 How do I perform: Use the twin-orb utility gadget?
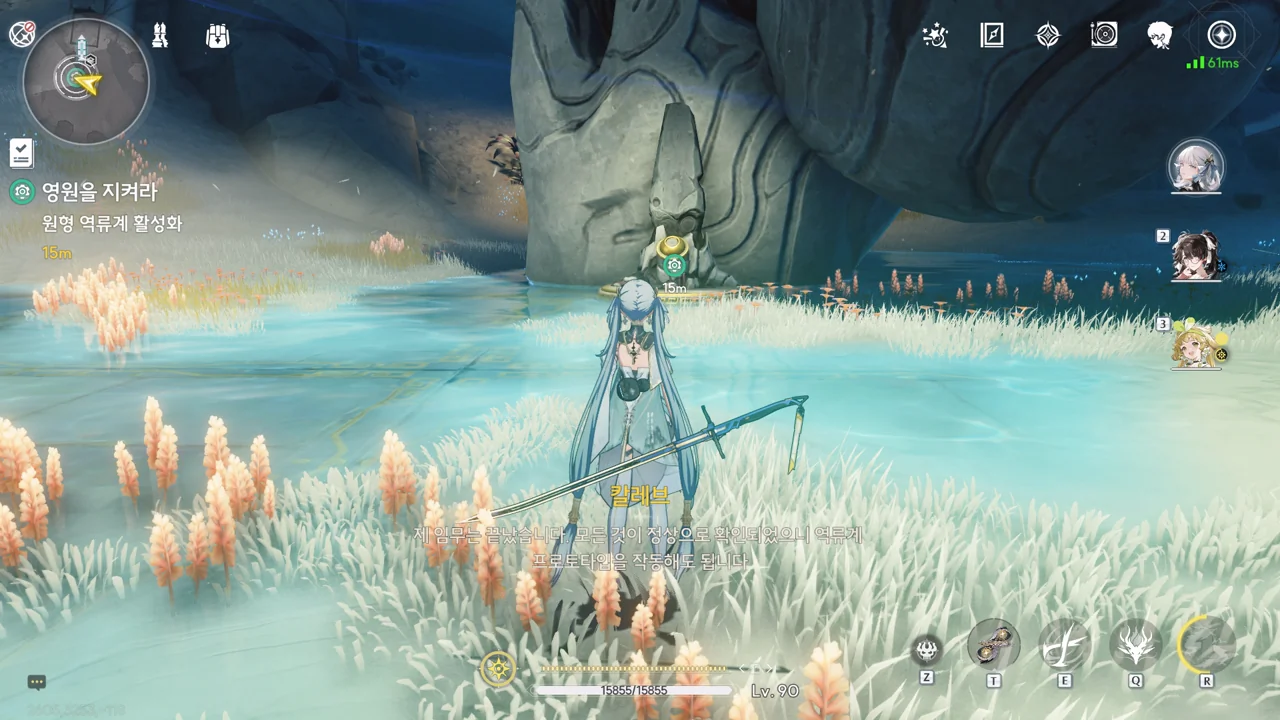[993, 645]
